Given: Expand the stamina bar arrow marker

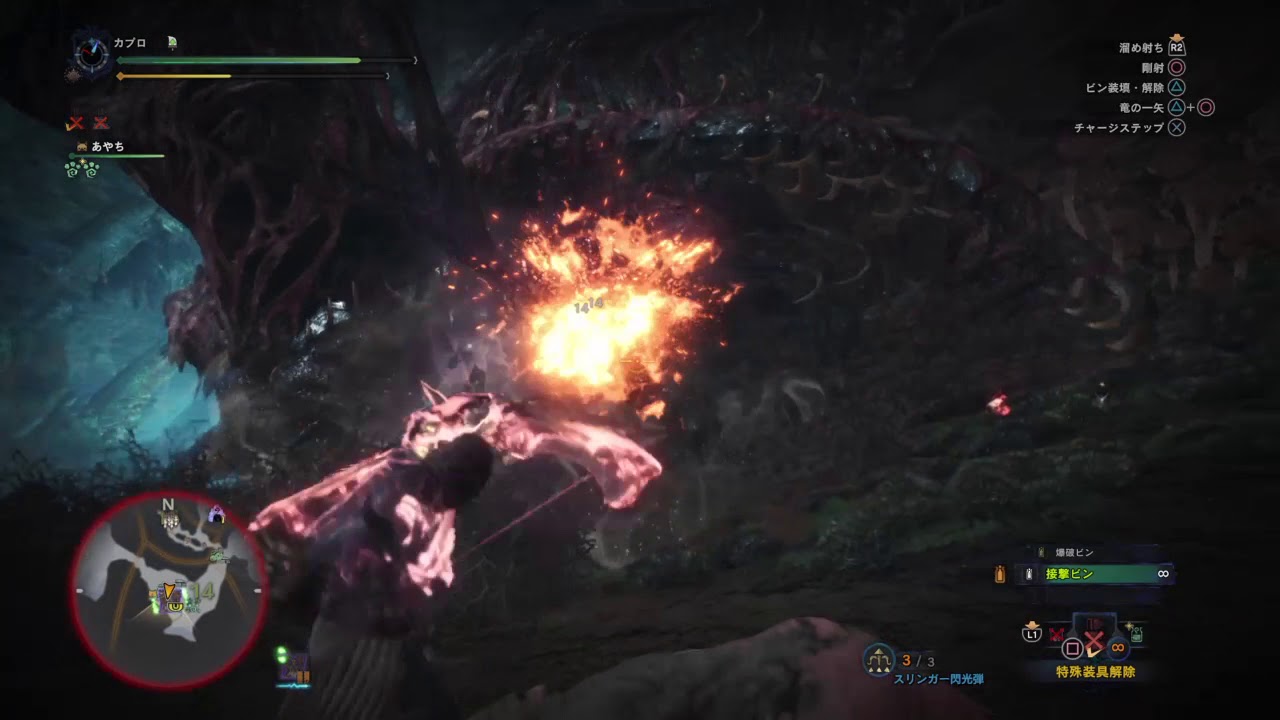Looking at the screenshot, I should (386, 75).
